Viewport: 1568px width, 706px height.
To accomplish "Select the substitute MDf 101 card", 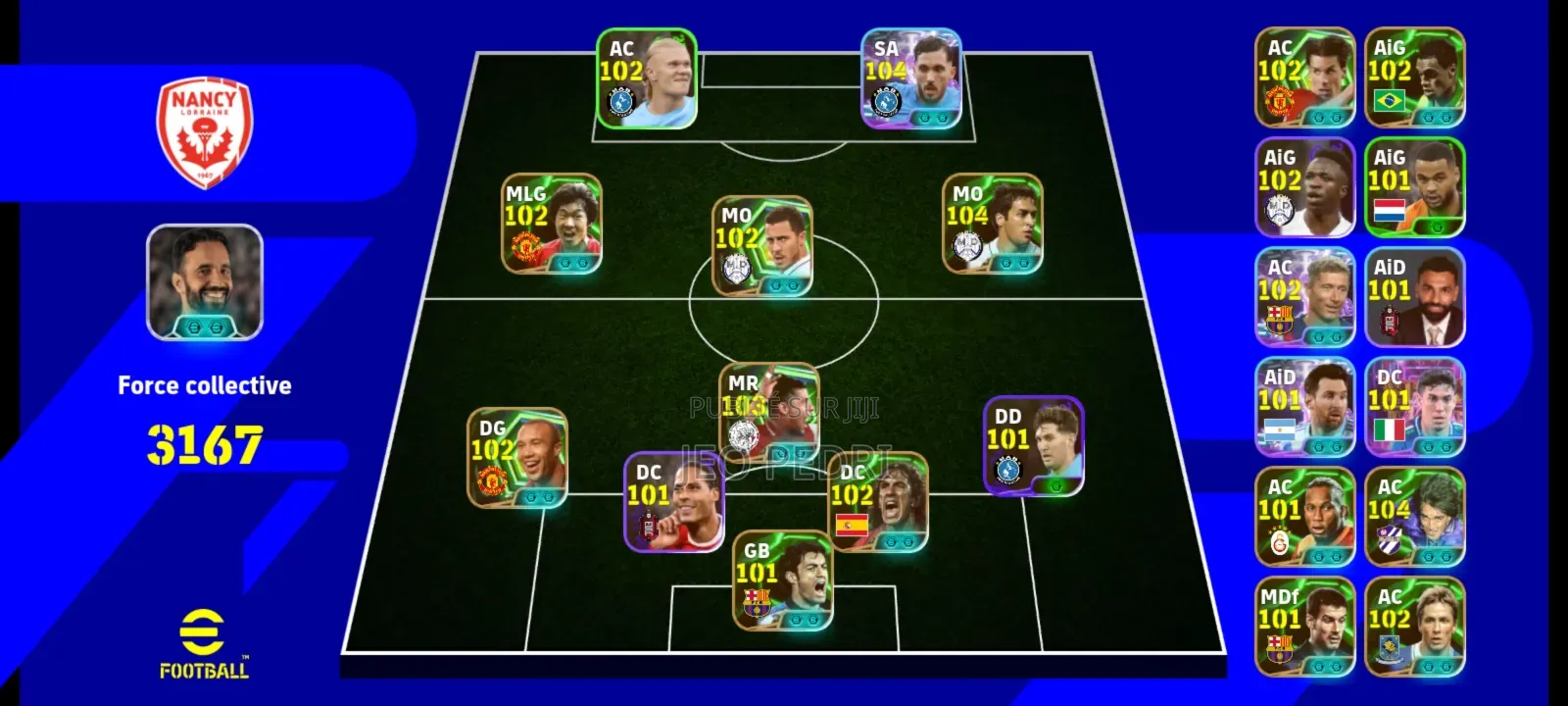I will (1304, 627).
